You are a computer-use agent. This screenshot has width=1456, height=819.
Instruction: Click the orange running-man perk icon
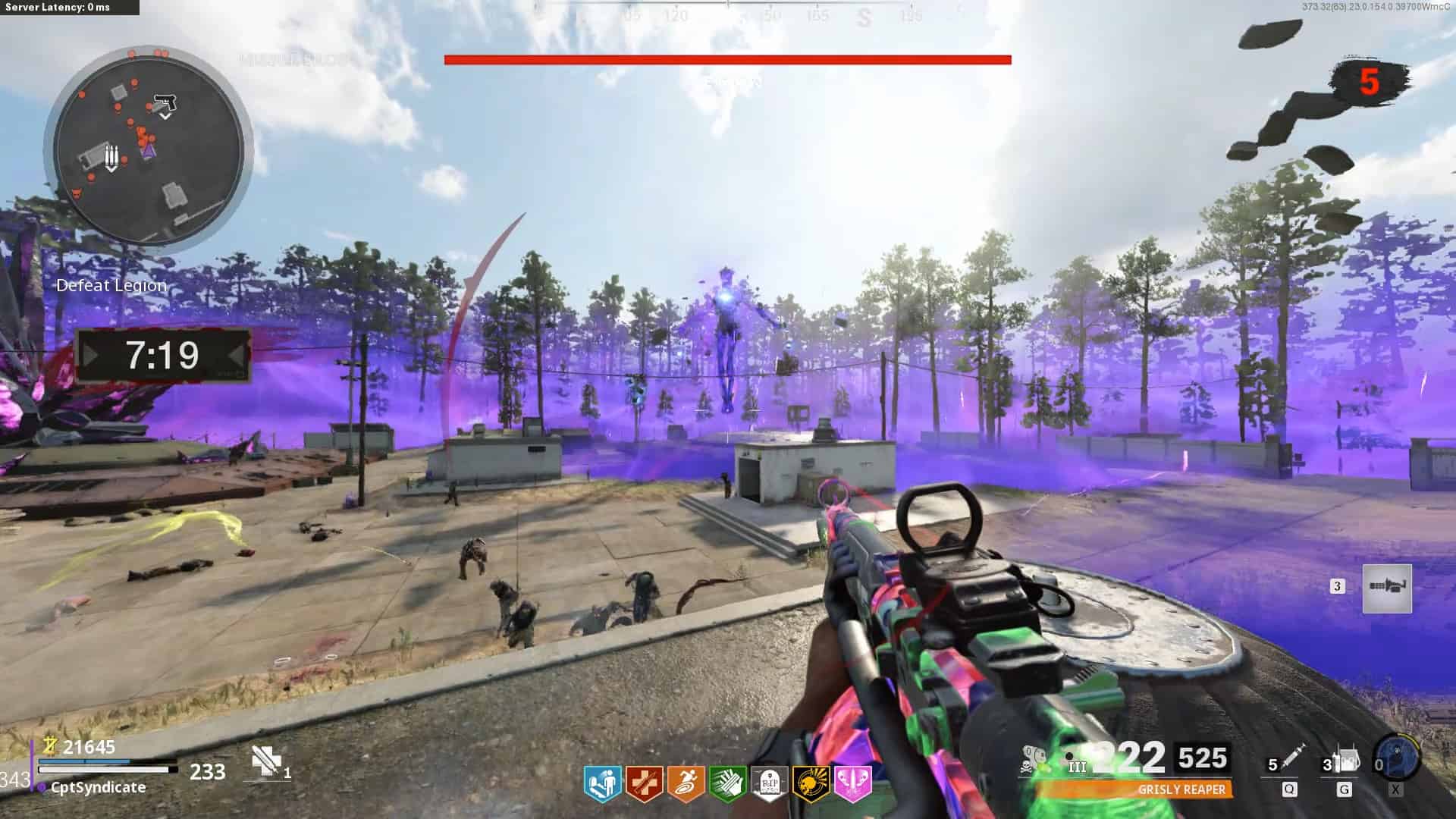coord(686,783)
